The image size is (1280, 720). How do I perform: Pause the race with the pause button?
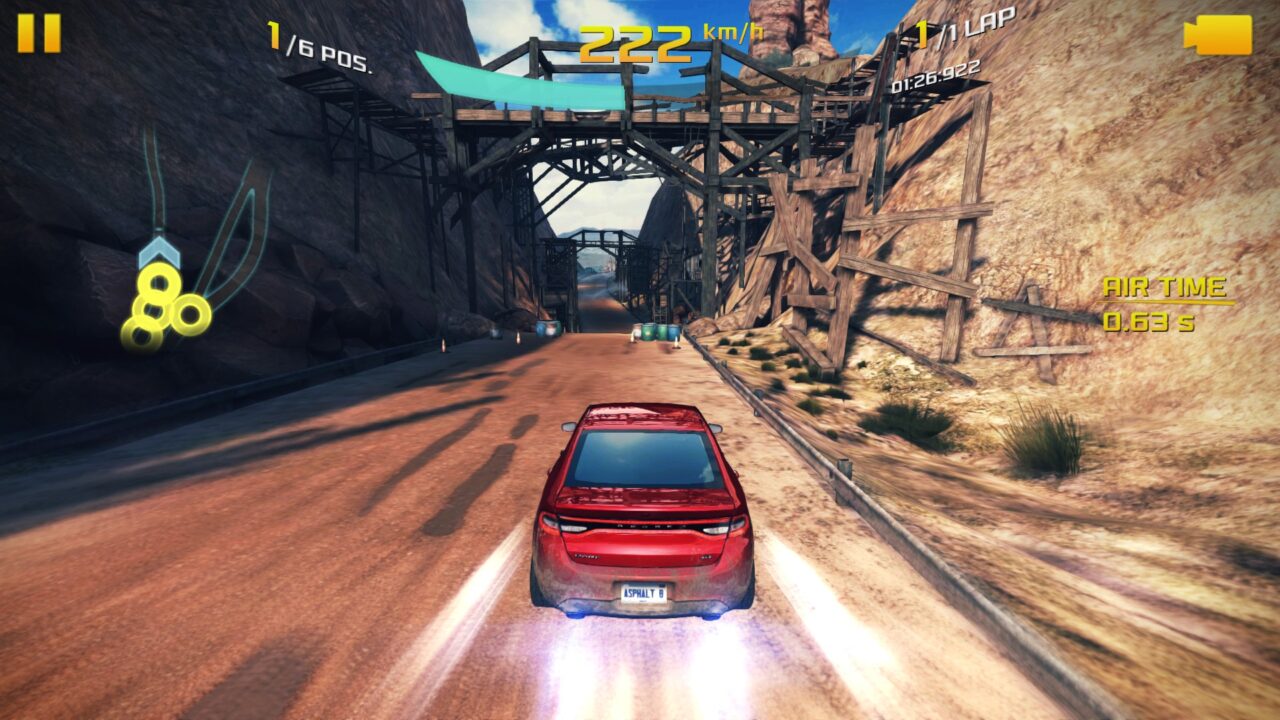point(39,33)
